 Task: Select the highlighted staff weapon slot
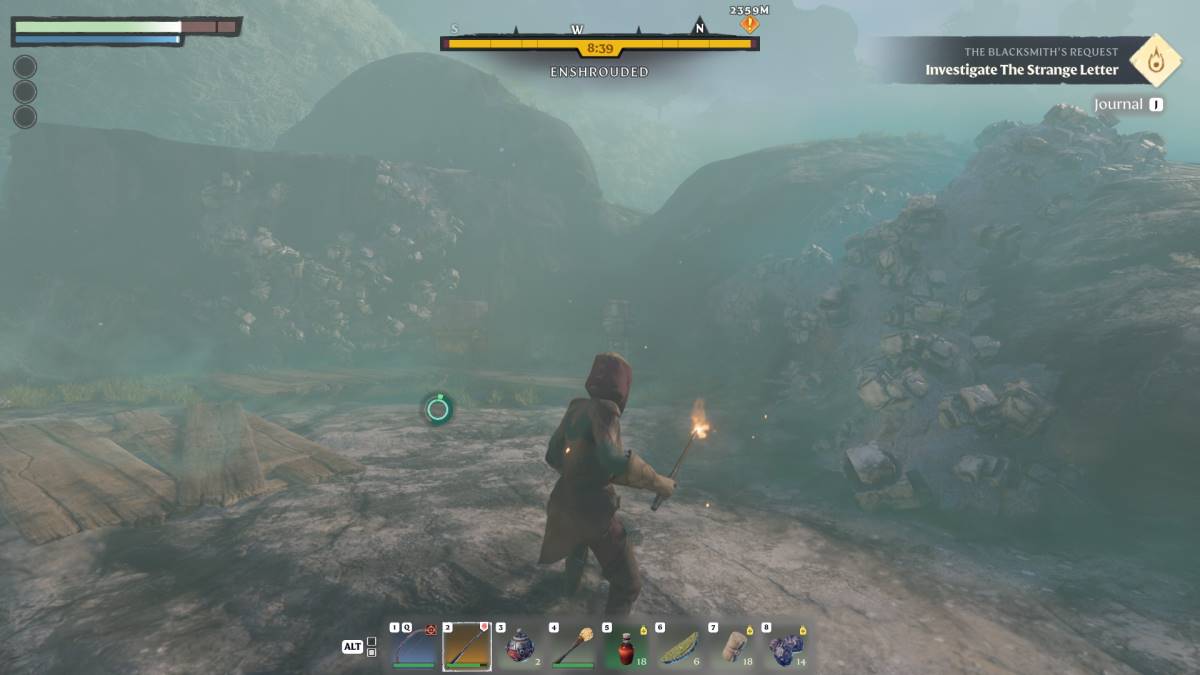tap(467, 646)
